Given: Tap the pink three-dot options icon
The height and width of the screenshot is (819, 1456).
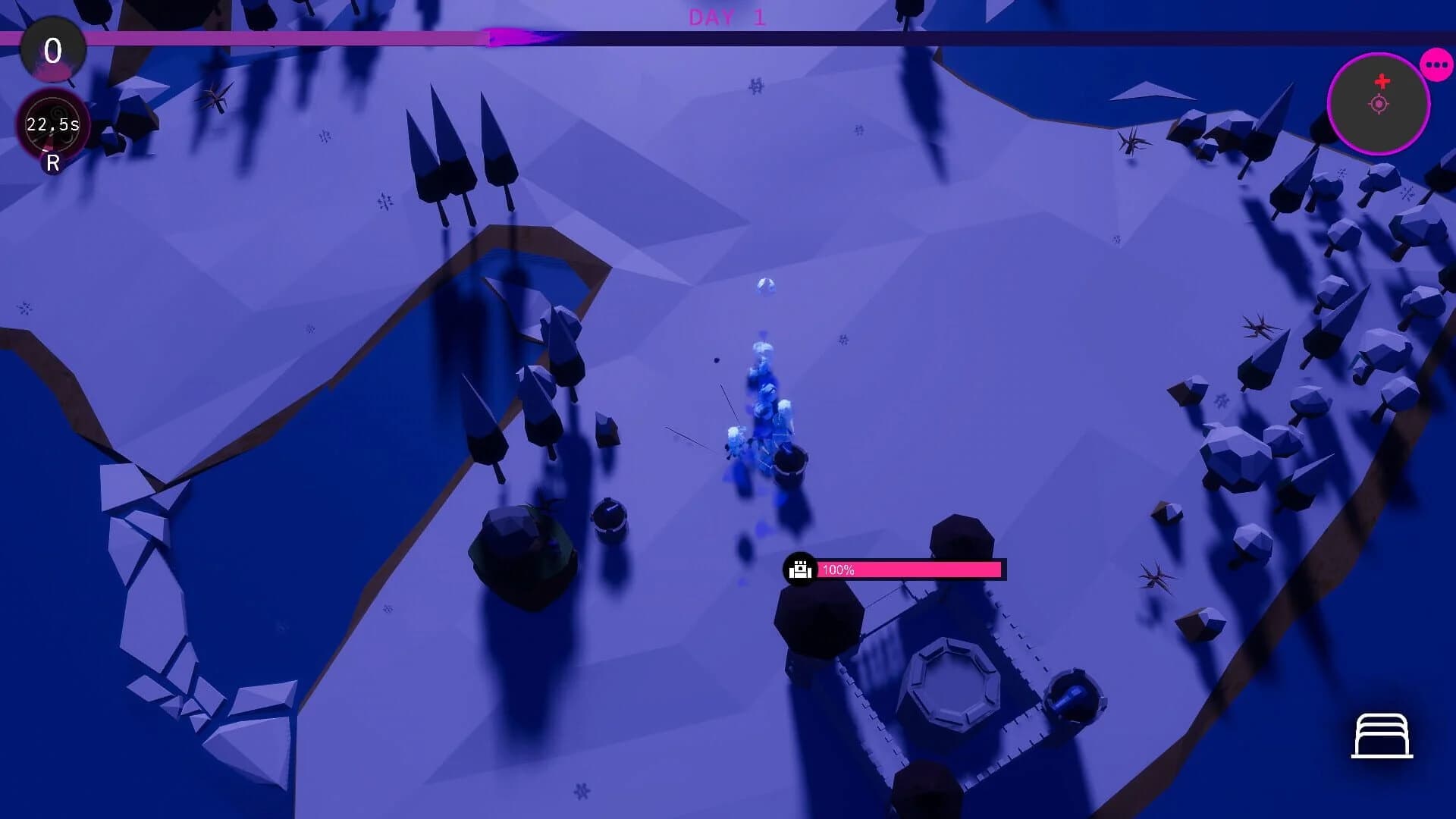Looking at the screenshot, I should pyautogui.click(x=1436, y=63).
